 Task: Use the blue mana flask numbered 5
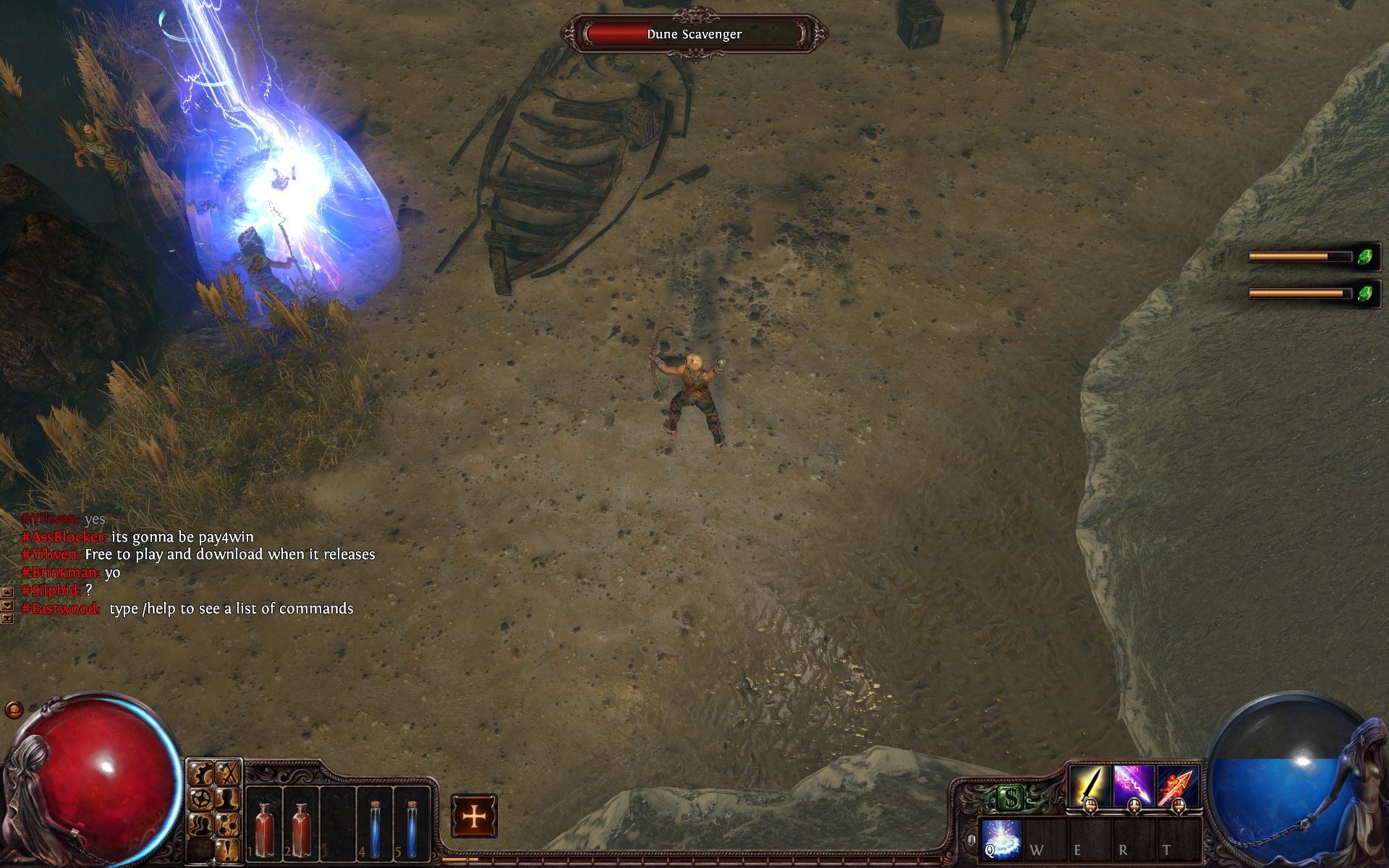(x=412, y=825)
